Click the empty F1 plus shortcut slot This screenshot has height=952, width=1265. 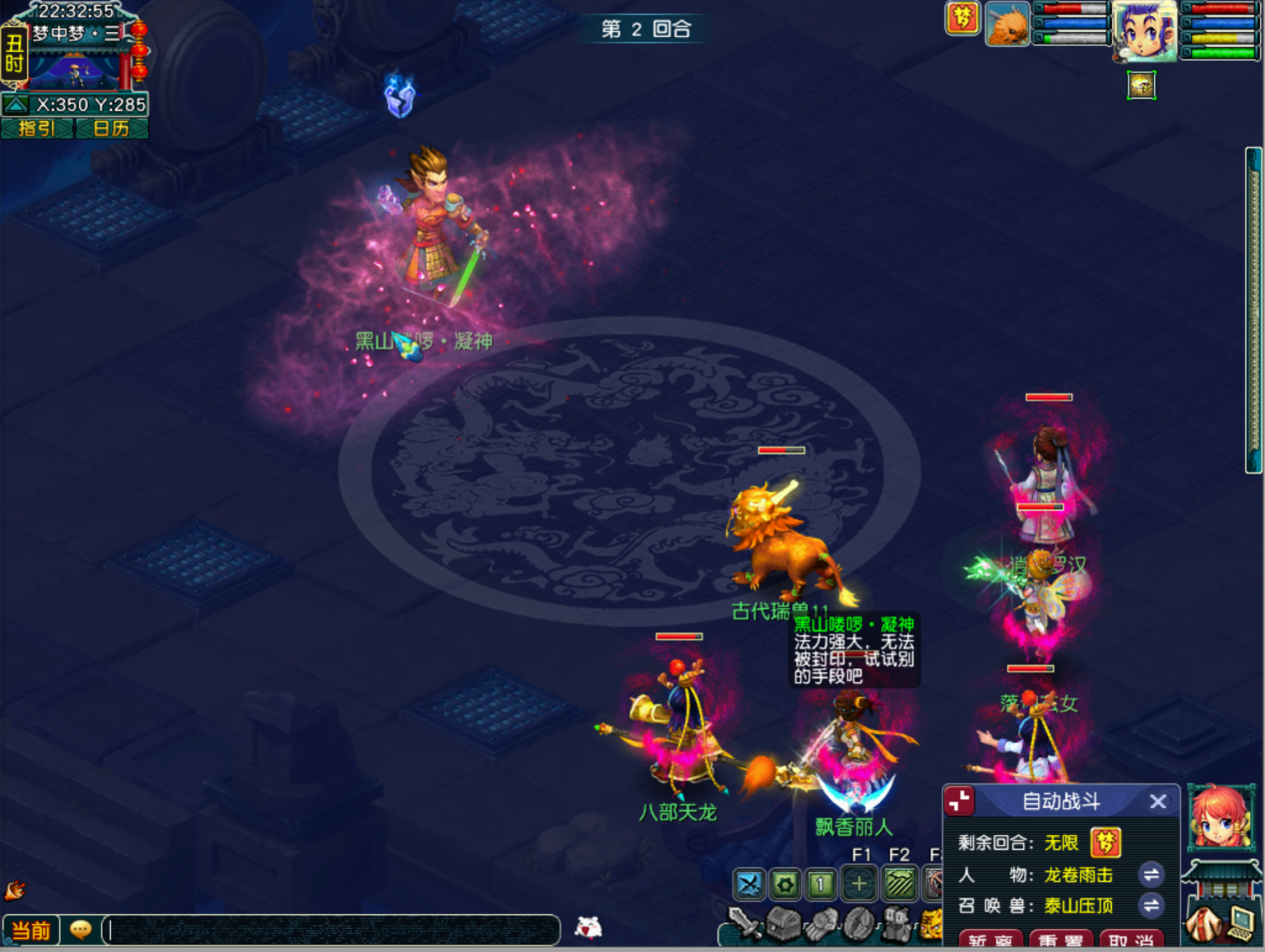(858, 883)
